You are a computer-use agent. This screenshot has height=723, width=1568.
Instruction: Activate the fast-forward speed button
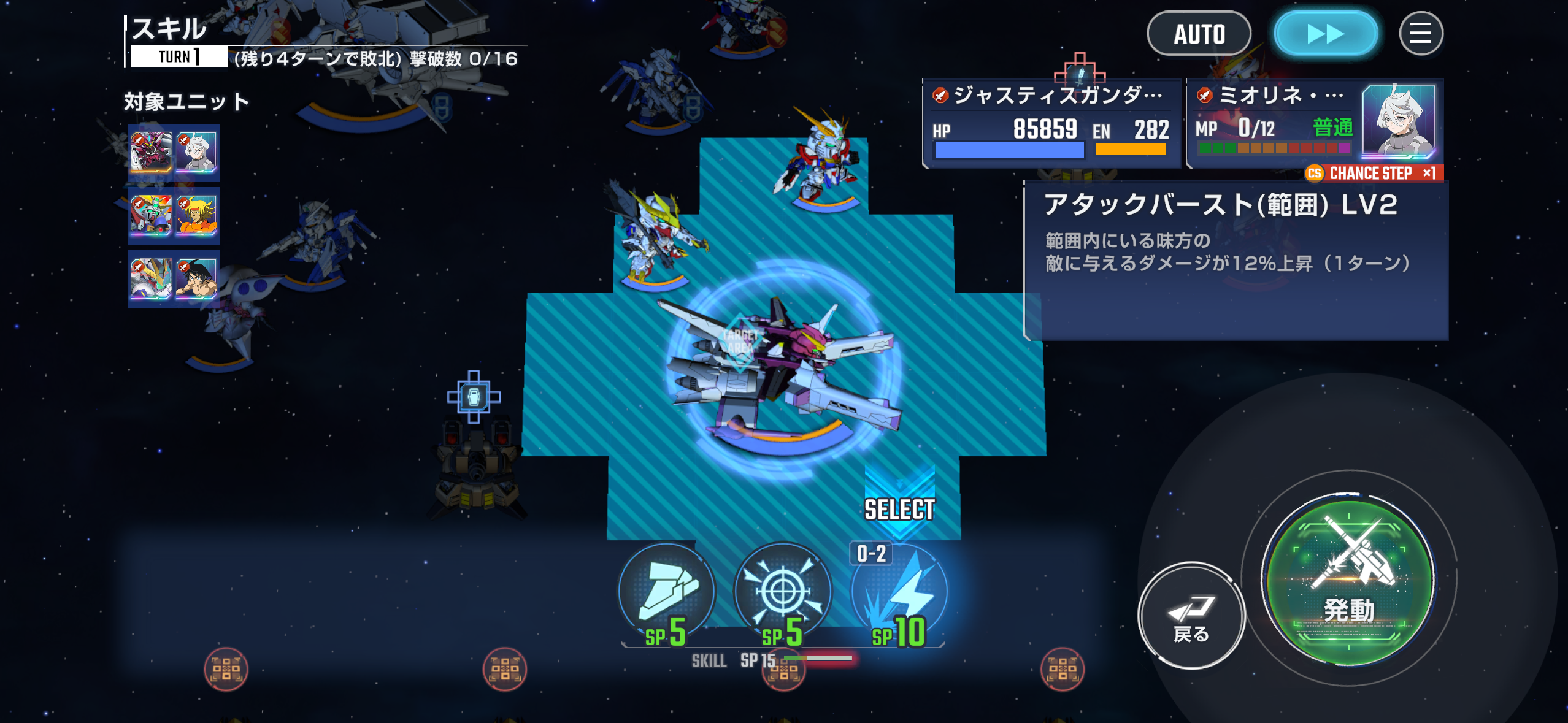[1326, 34]
